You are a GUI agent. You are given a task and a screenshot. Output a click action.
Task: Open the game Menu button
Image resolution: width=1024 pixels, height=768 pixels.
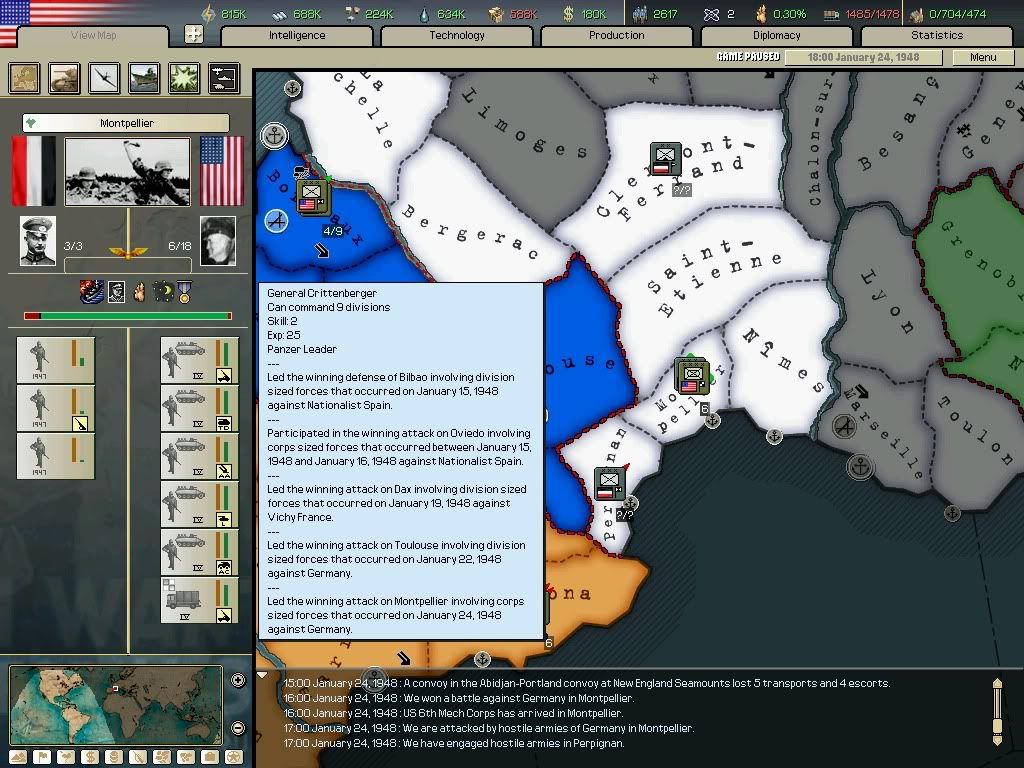pos(983,58)
